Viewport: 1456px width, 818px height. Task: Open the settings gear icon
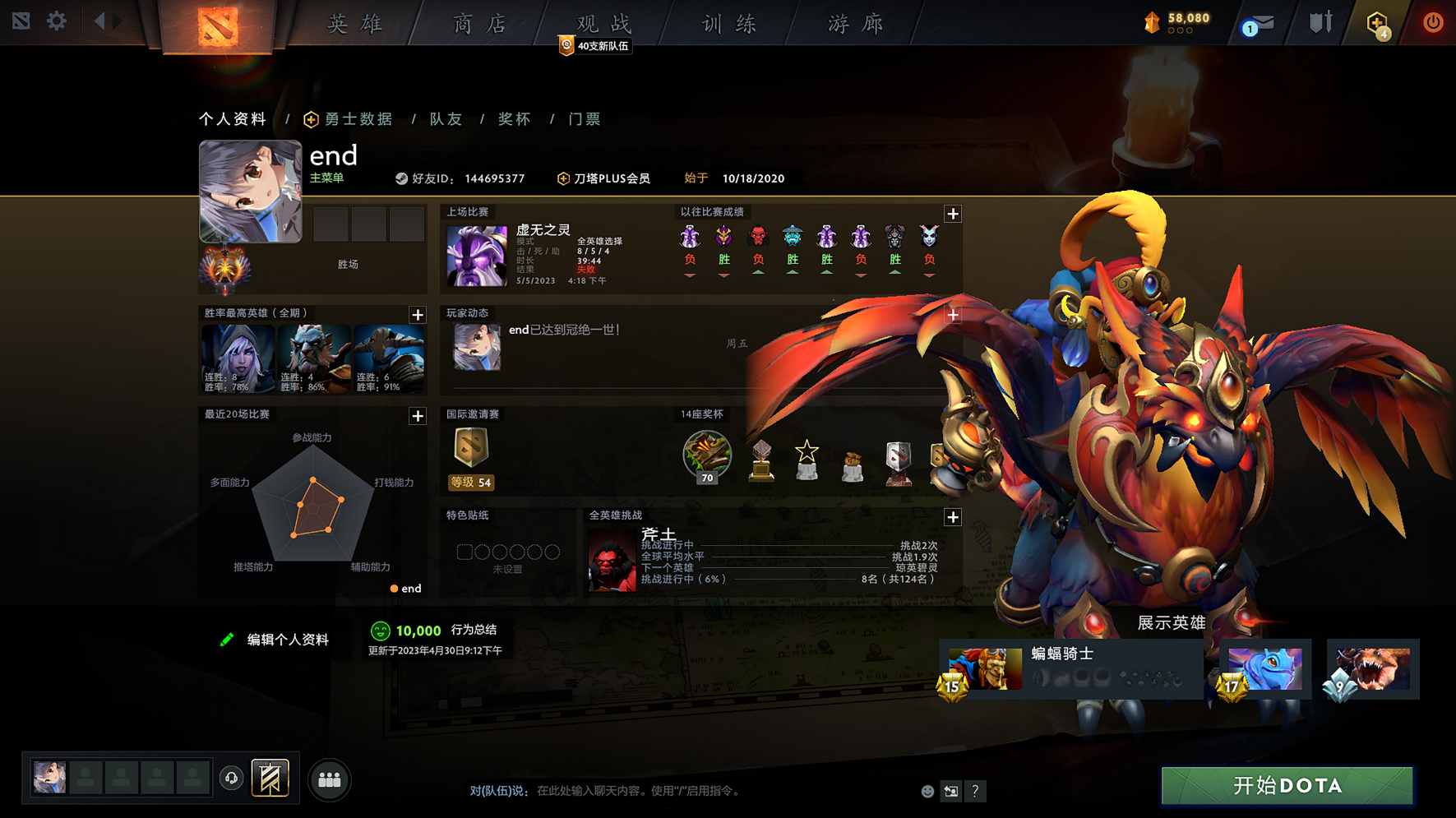57,21
